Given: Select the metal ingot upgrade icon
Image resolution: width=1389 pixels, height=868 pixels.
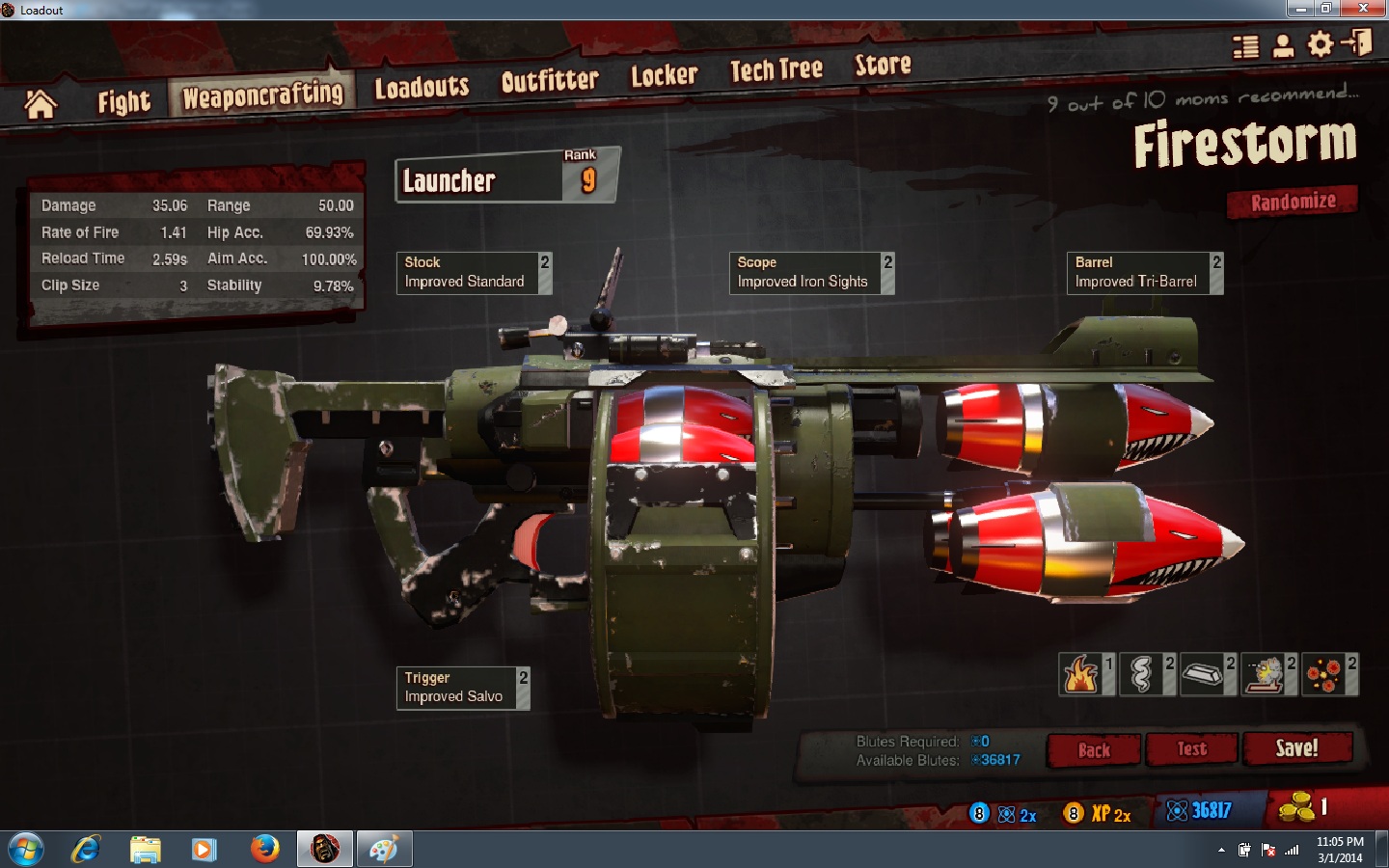Looking at the screenshot, I should click(1202, 674).
